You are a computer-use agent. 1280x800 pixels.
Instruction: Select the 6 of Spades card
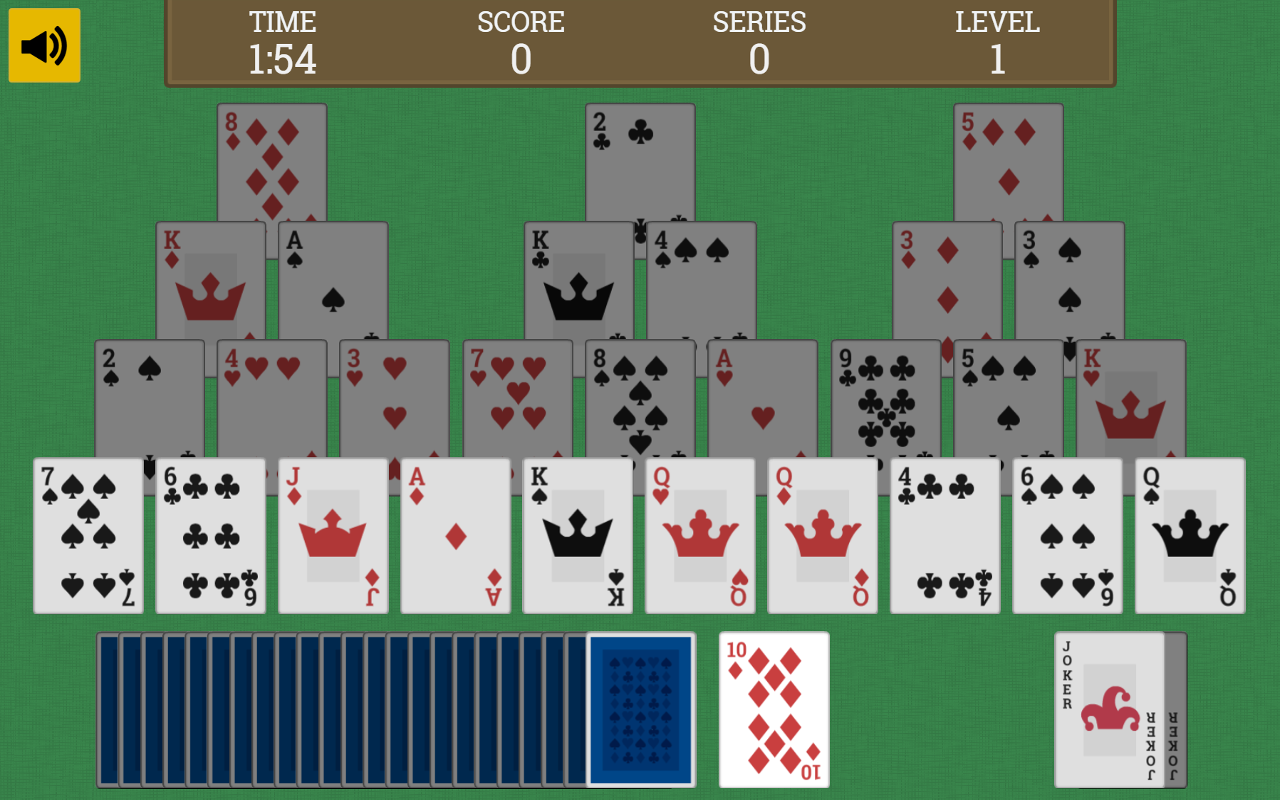coord(1066,535)
